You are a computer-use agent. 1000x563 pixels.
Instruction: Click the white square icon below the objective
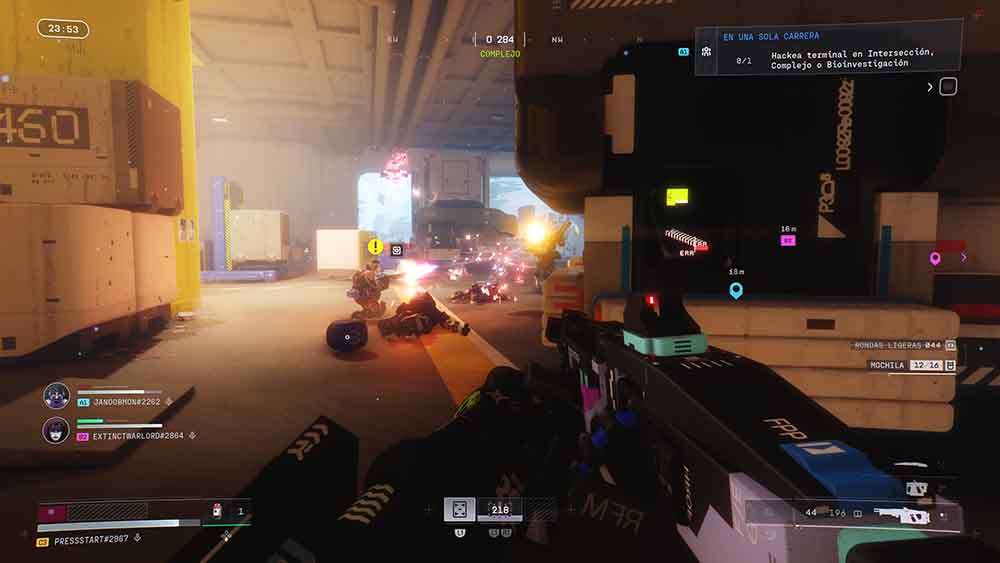coord(948,87)
